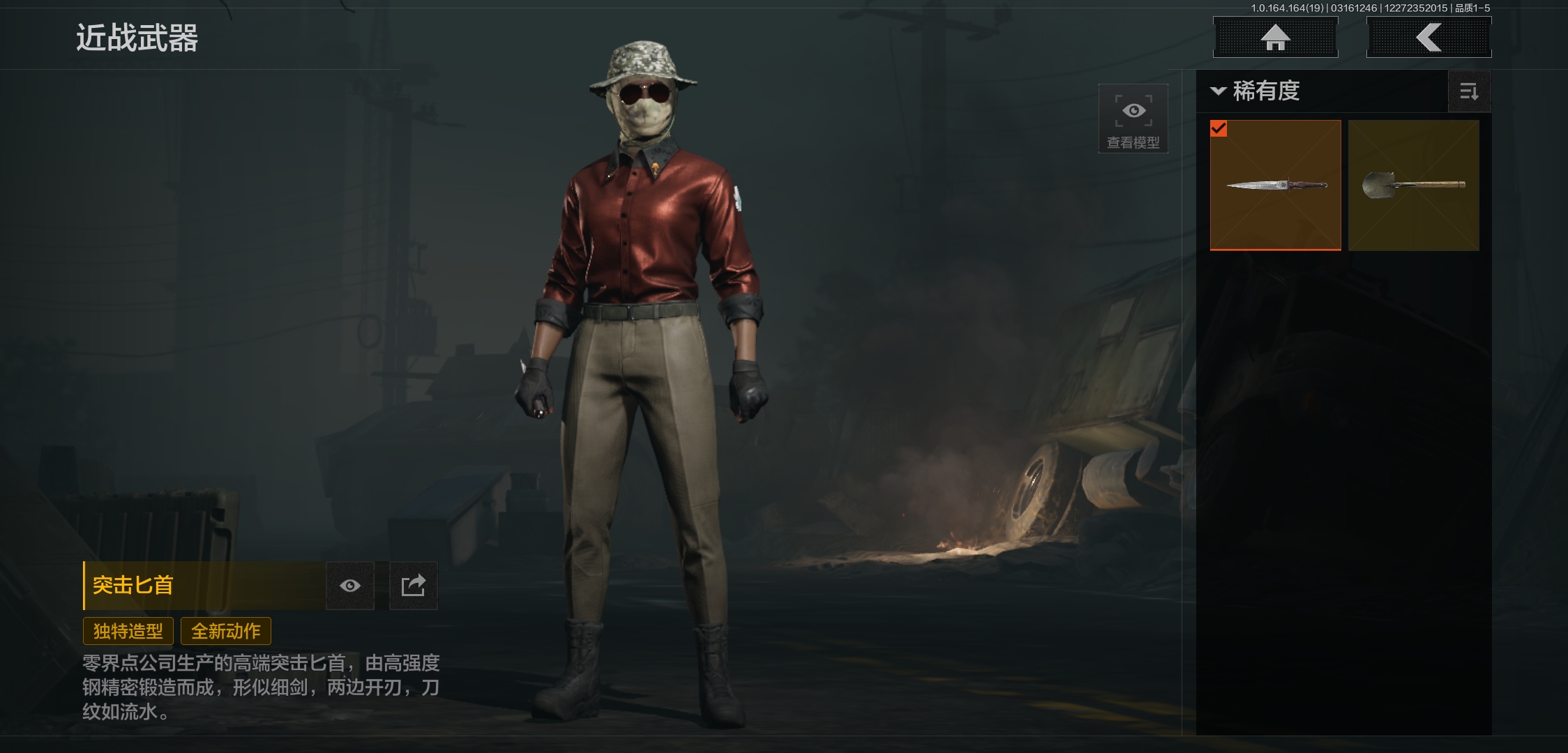The height and width of the screenshot is (753, 1568).
Task: Toggle the sort order button
Action: (x=1469, y=91)
